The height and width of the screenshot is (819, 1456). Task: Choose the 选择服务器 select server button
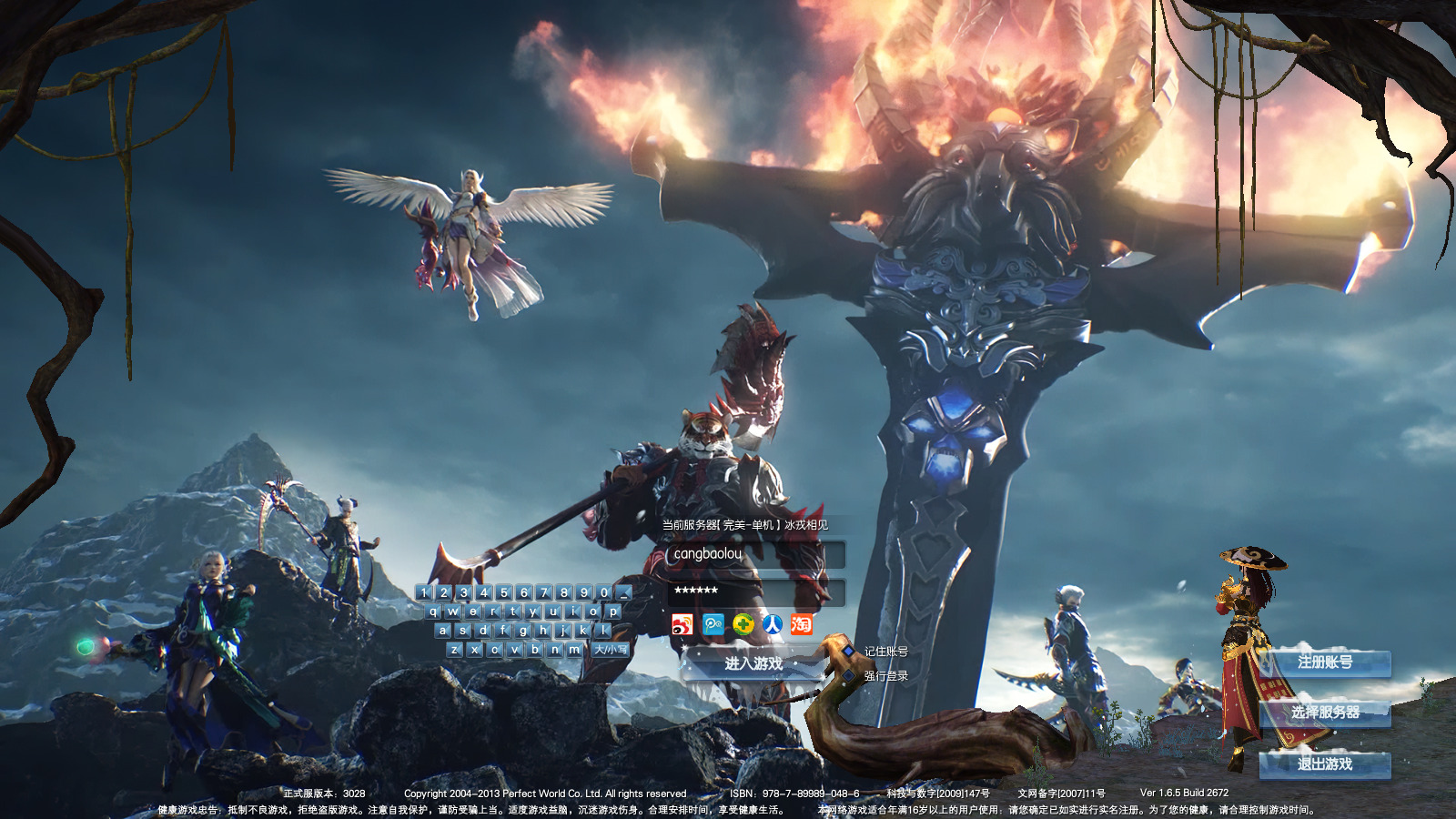1325,713
